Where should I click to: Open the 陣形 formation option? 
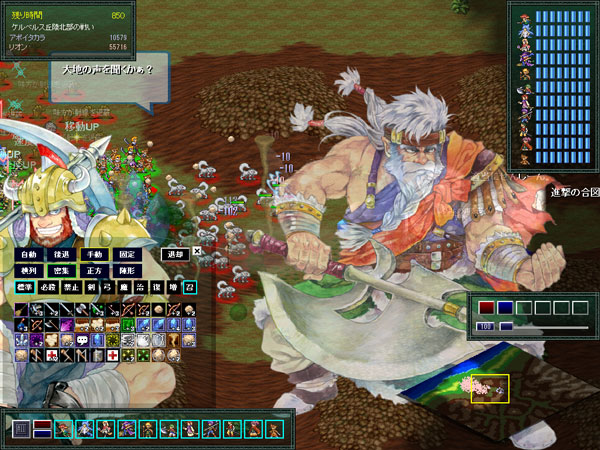coord(127,271)
